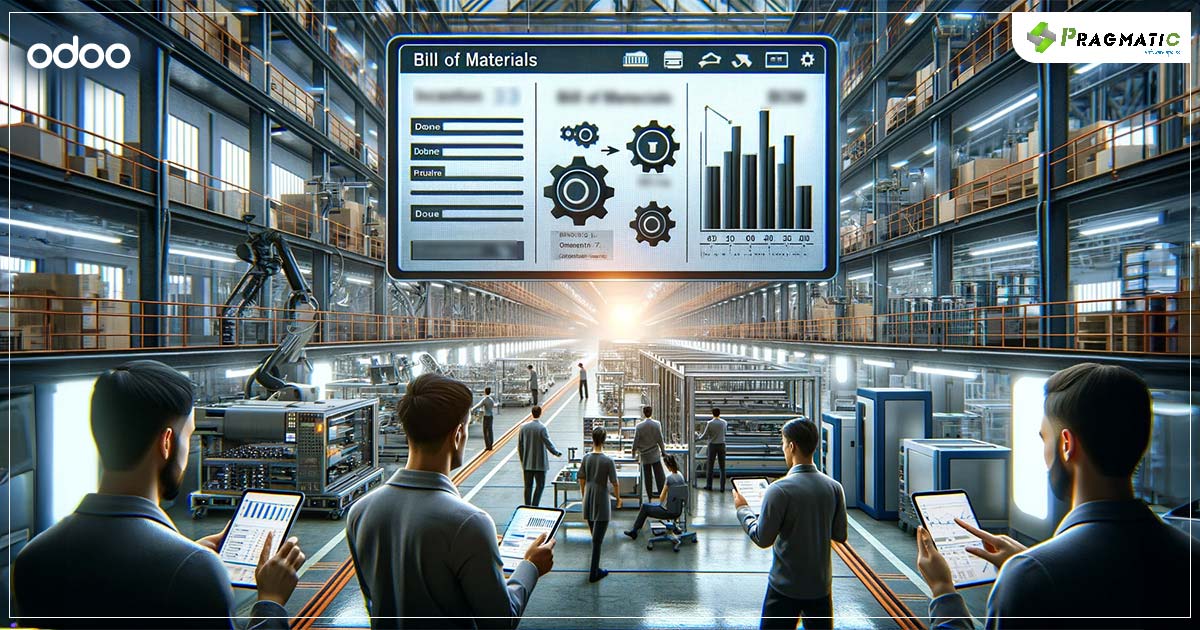Open the gear settings icon in the panel header
The image size is (1200, 630).
click(x=807, y=60)
